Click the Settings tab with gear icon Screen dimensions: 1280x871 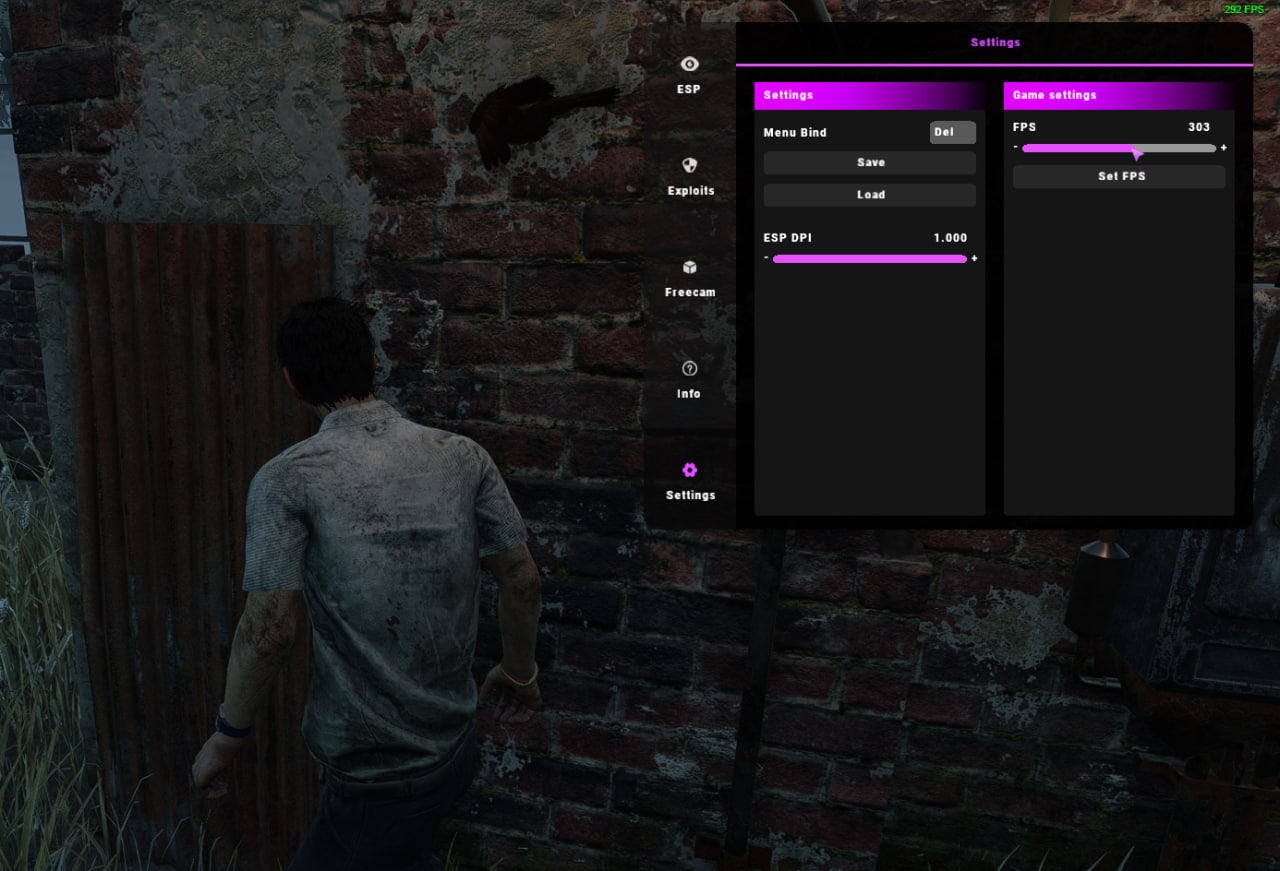pyautogui.click(x=690, y=480)
